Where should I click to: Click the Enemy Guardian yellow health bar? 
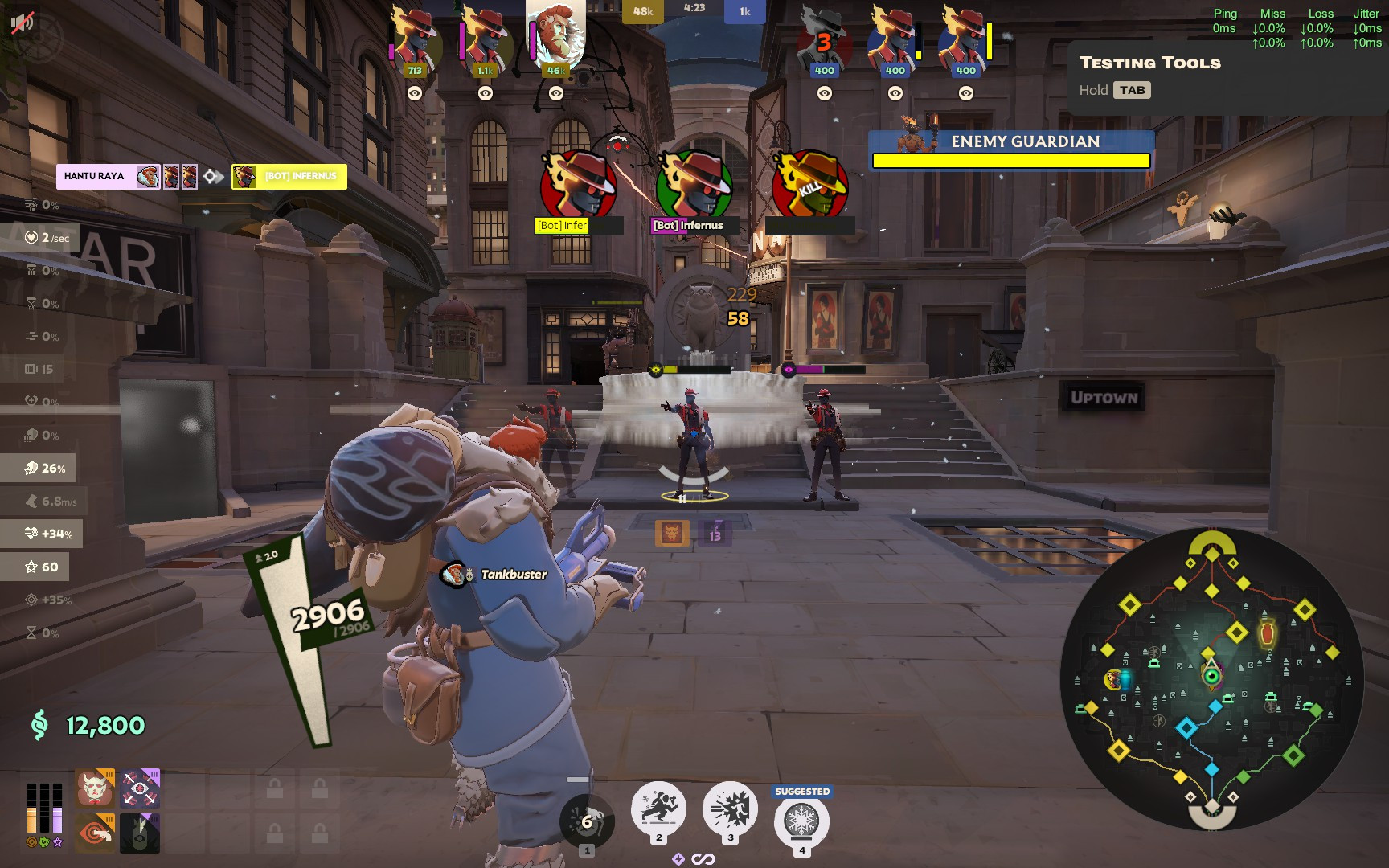1010,160
